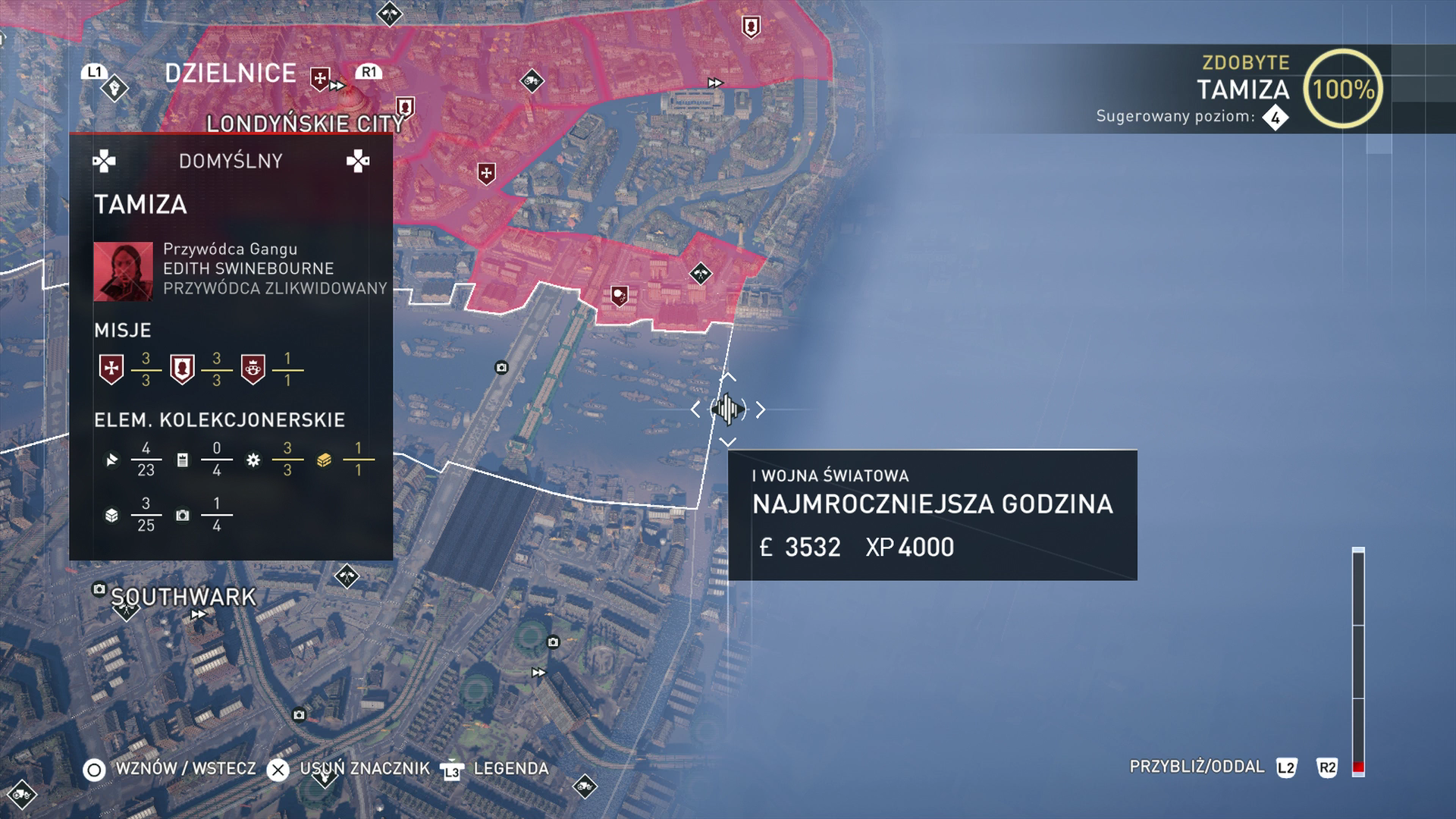Remove the marker with Usuń Znacznik

364,768
